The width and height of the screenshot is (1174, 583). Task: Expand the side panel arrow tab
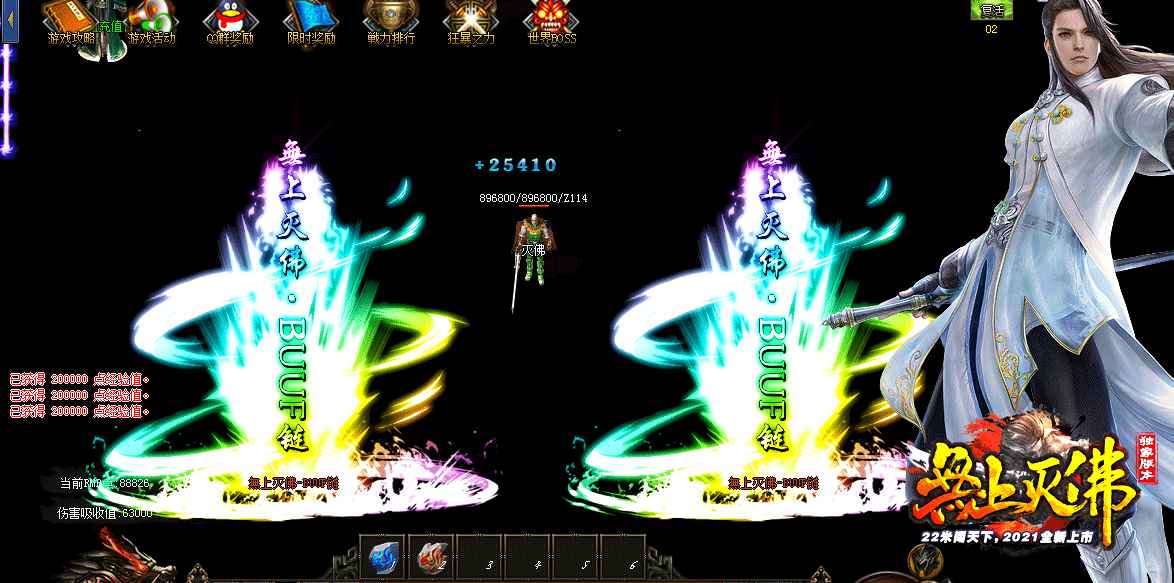point(10,20)
